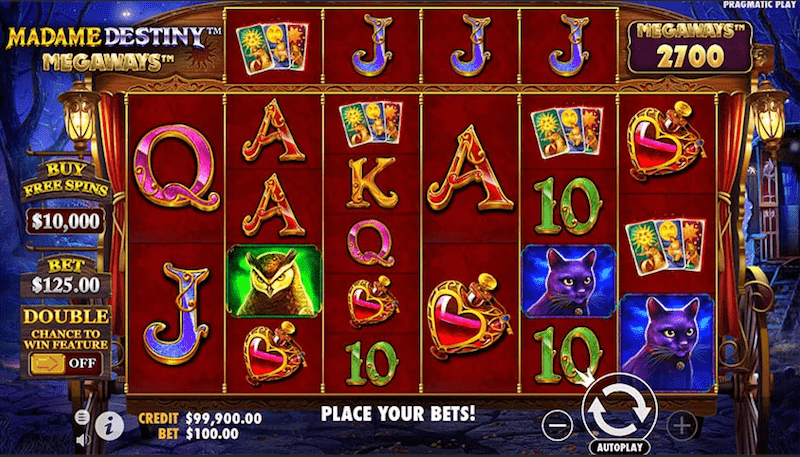Open the hamburger settings menu

82,416
